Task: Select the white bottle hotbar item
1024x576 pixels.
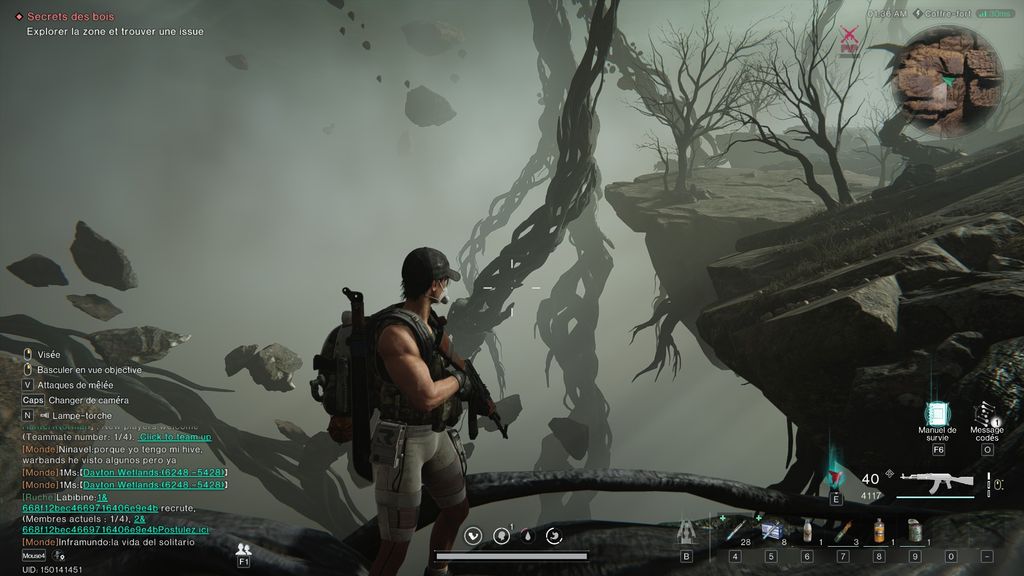Action: [807, 531]
